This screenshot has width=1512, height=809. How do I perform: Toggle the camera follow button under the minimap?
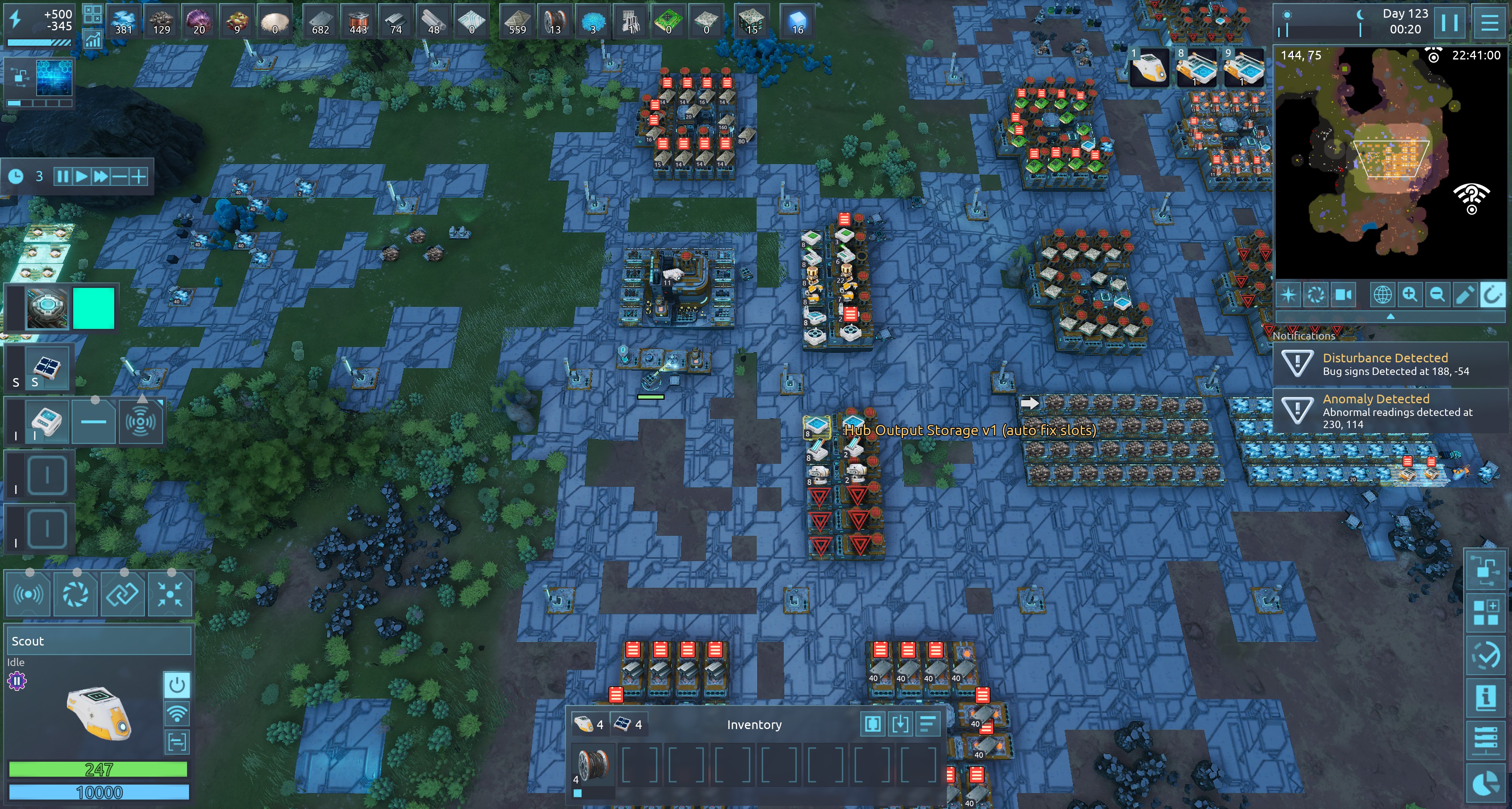click(1343, 295)
